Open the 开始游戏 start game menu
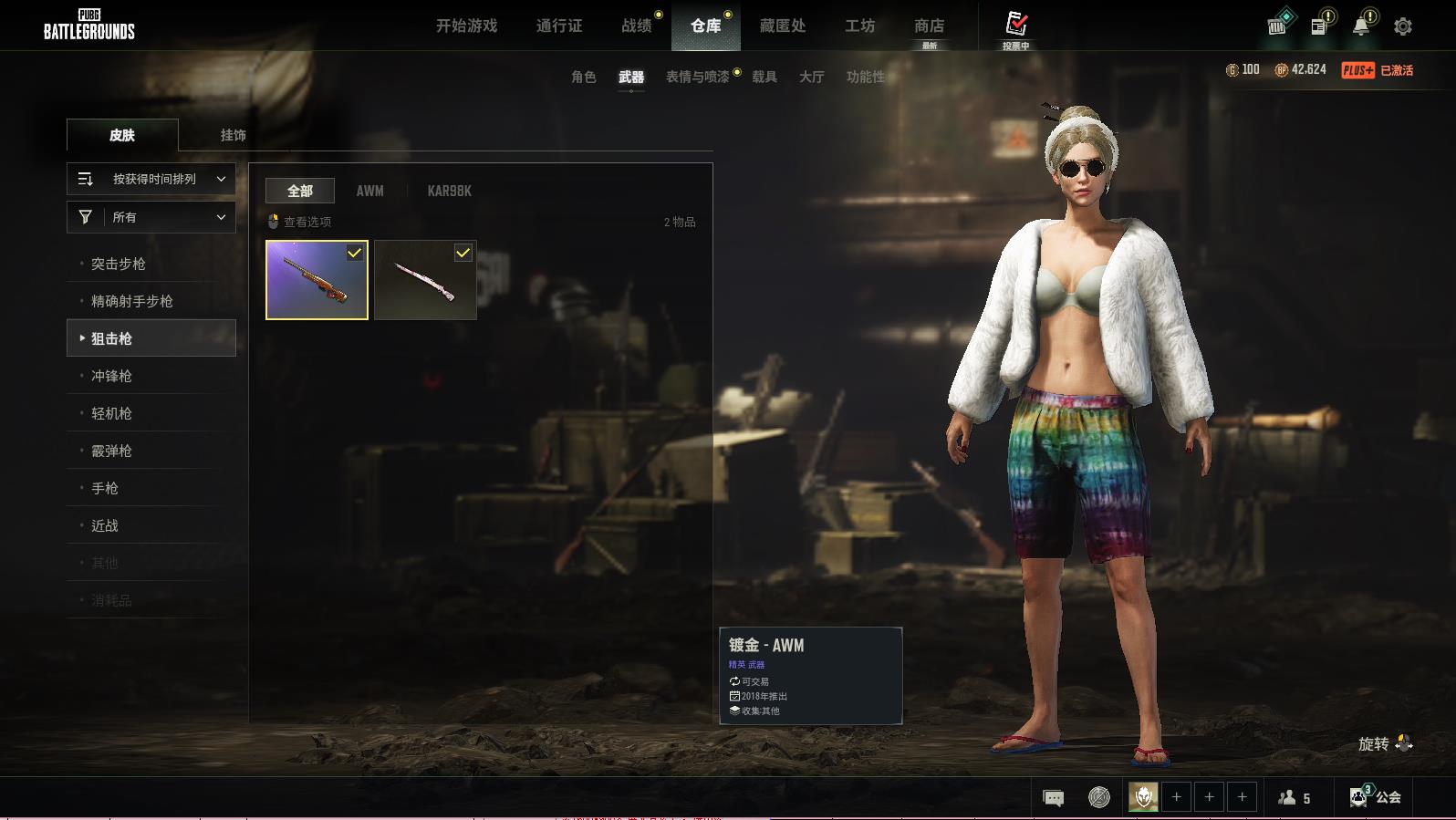The image size is (1456, 820). click(x=466, y=26)
